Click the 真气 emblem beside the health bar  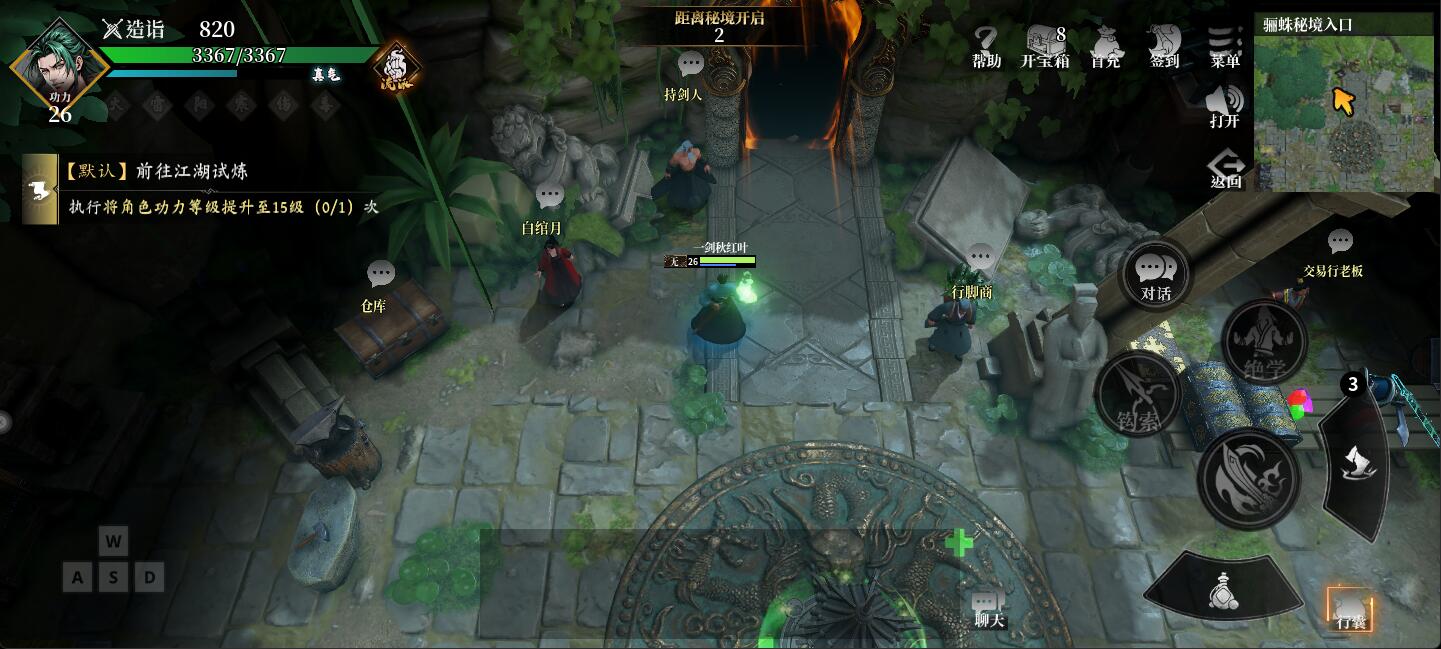[x=397, y=70]
